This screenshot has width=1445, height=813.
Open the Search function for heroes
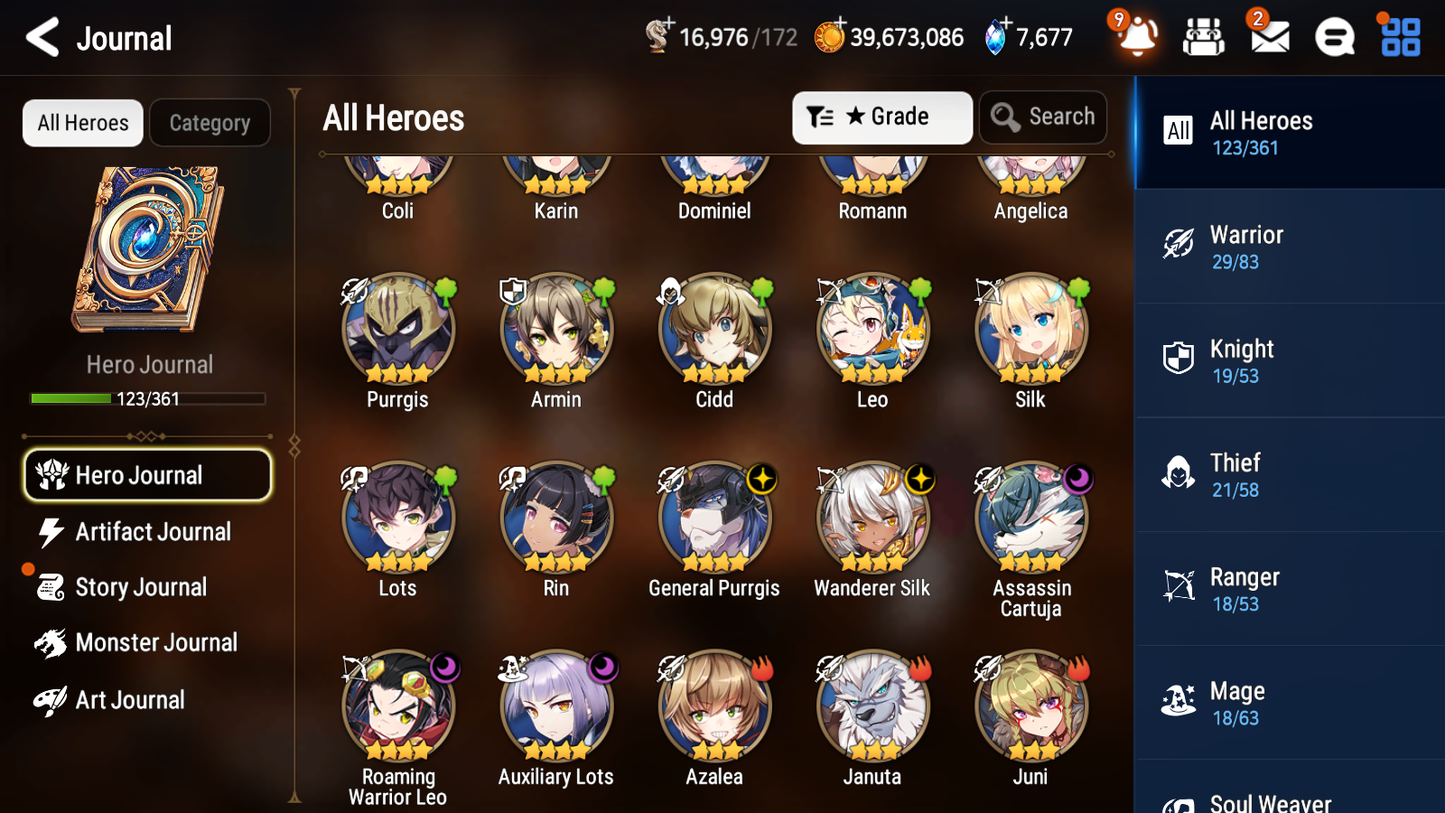click(x=1043, y=117)
